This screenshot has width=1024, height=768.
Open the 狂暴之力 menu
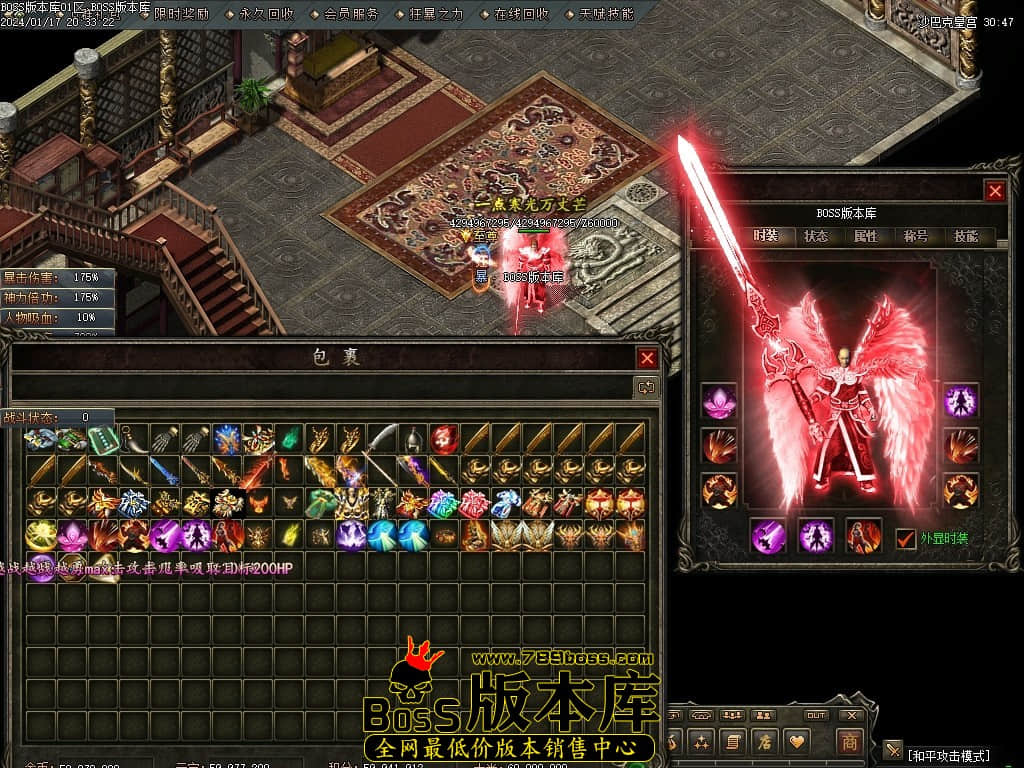click(436, 14)
